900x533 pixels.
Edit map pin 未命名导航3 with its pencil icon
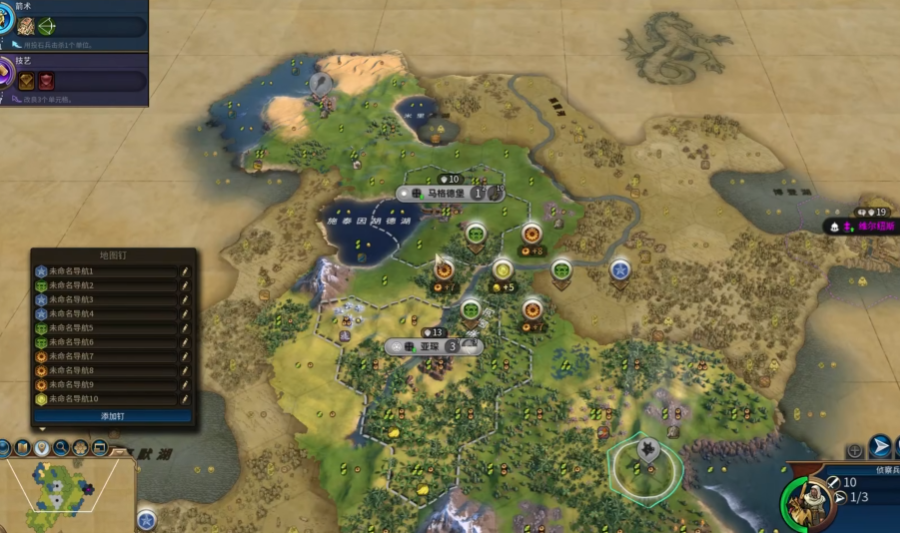(185, 300)
